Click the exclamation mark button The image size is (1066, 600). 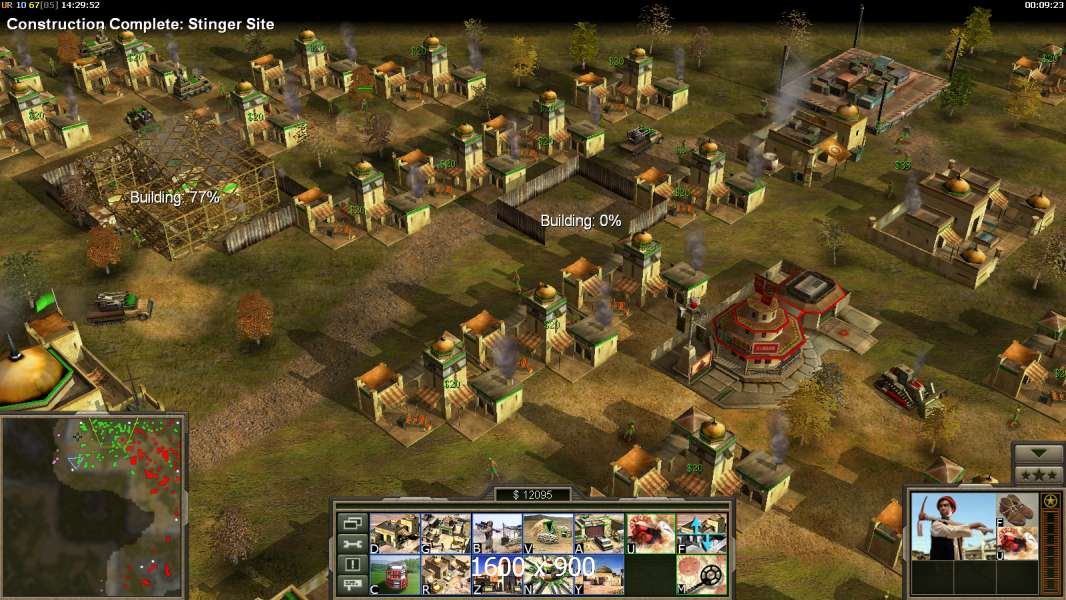[351, 565]
